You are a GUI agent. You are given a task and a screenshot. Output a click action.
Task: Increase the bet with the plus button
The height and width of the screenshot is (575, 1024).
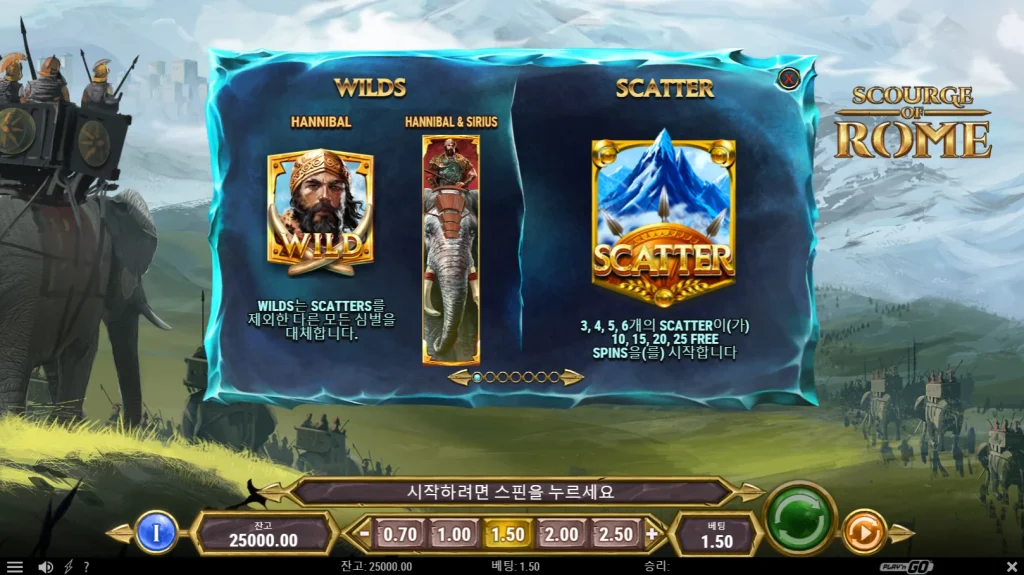652,534
